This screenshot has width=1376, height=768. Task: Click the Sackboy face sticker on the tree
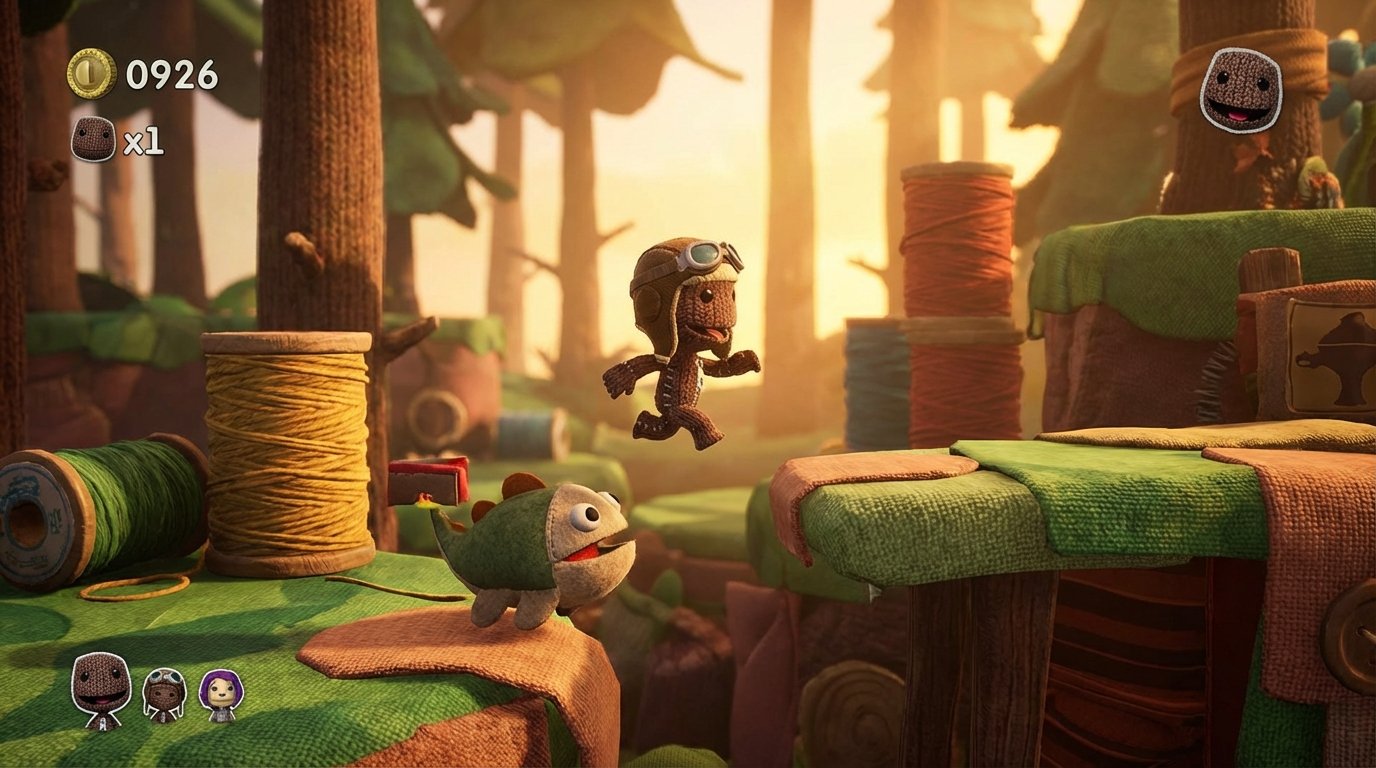tap(1241, 91)
